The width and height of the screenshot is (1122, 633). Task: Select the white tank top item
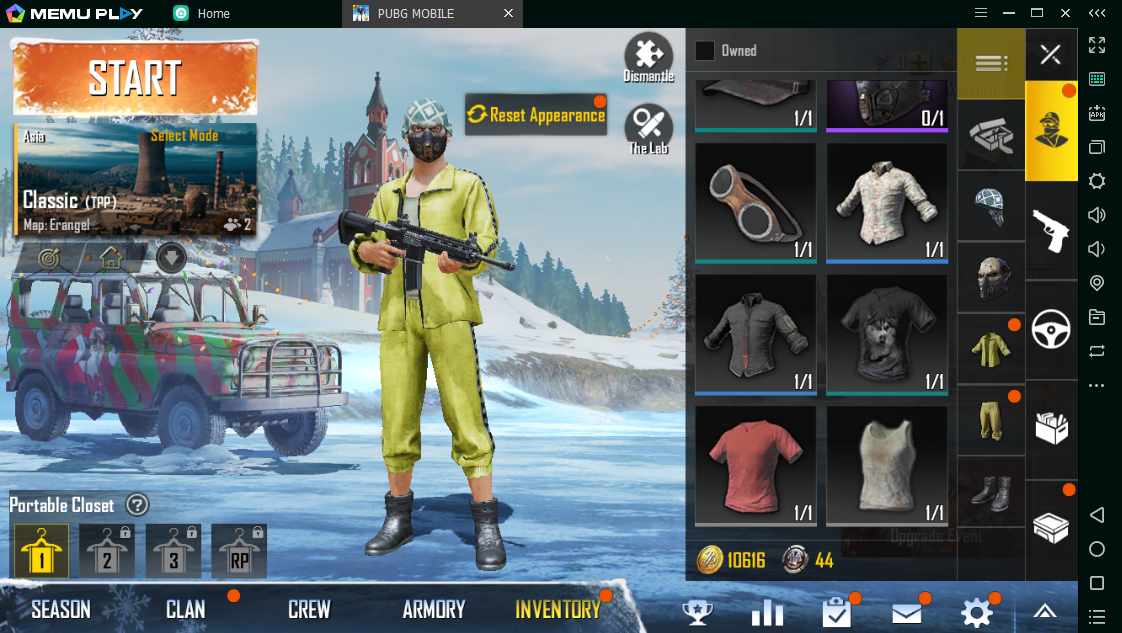(x=887, y=465)
